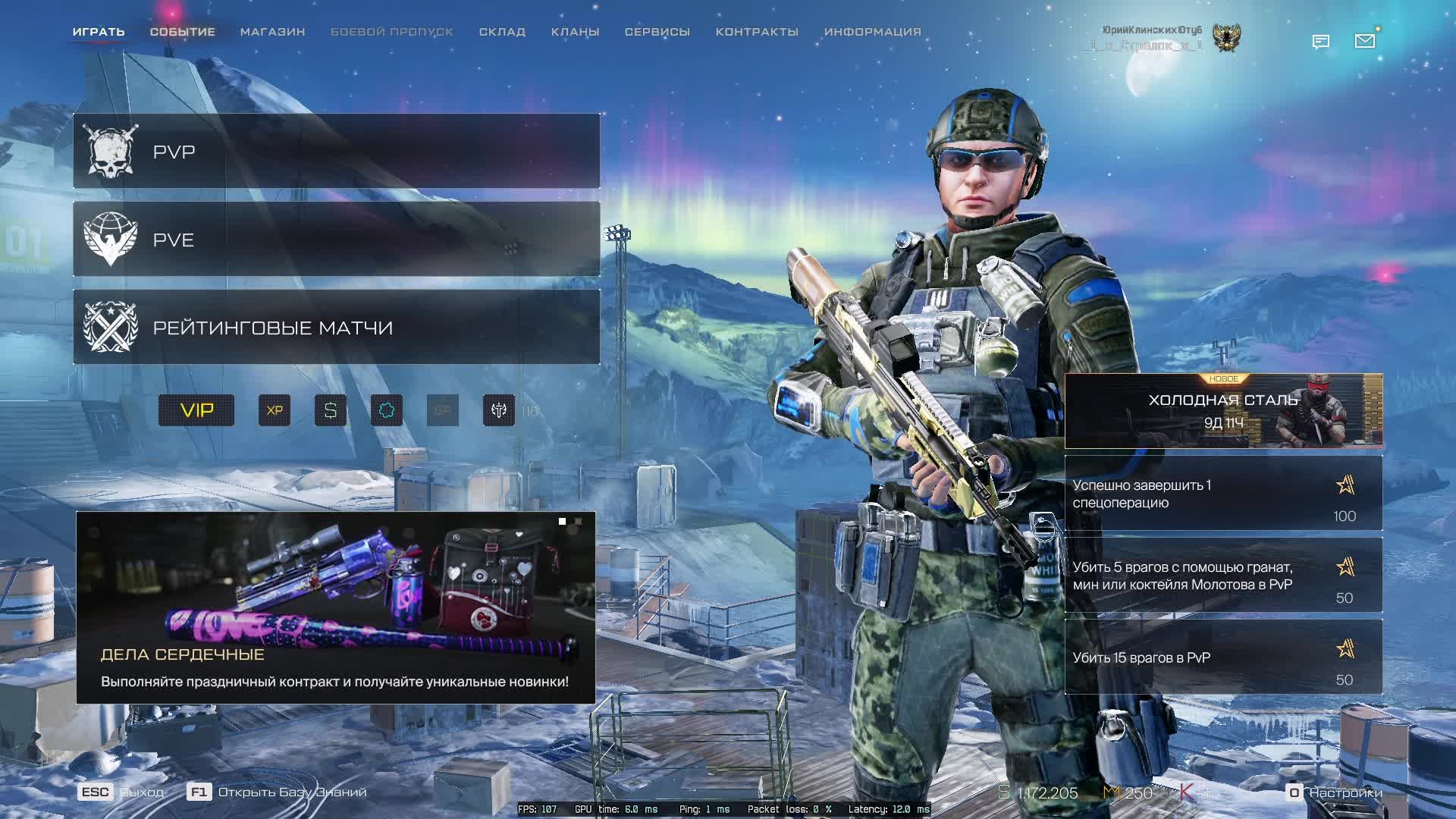Open the chat messages icon
This screenshot has height=819, width=1456.
click(1321, 42)
